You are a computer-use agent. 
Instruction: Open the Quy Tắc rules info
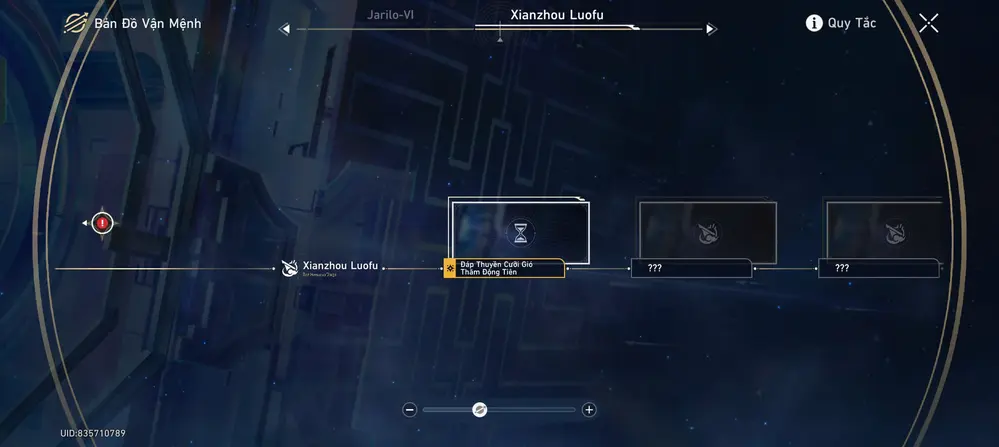click(x=840, y=23)
